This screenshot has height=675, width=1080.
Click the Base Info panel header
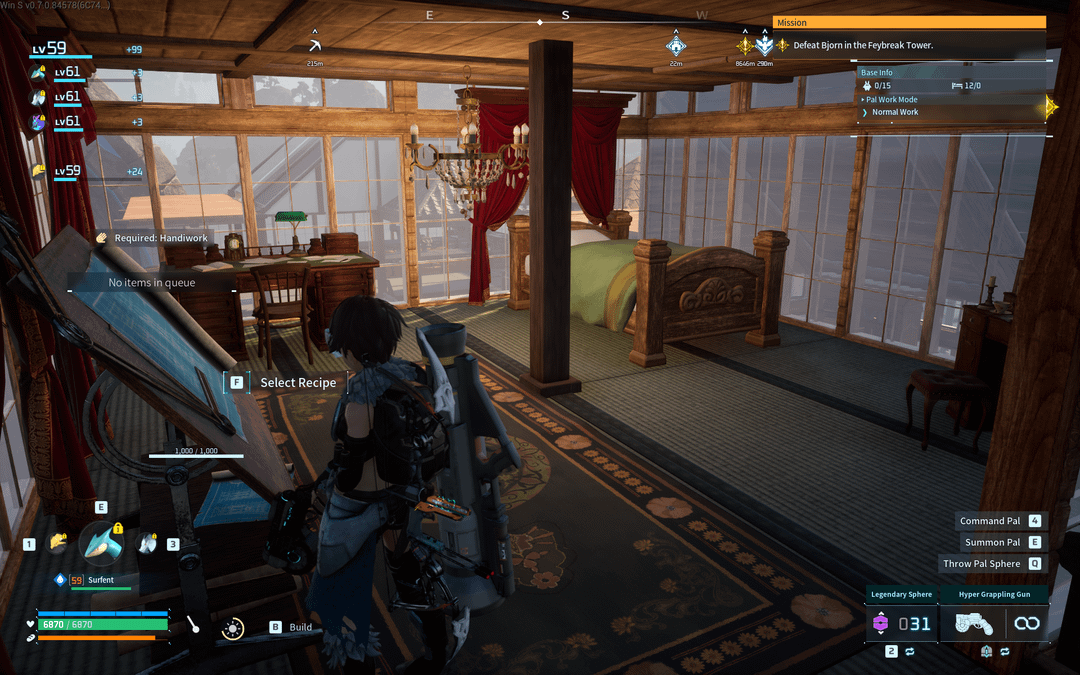click(878, 72)
